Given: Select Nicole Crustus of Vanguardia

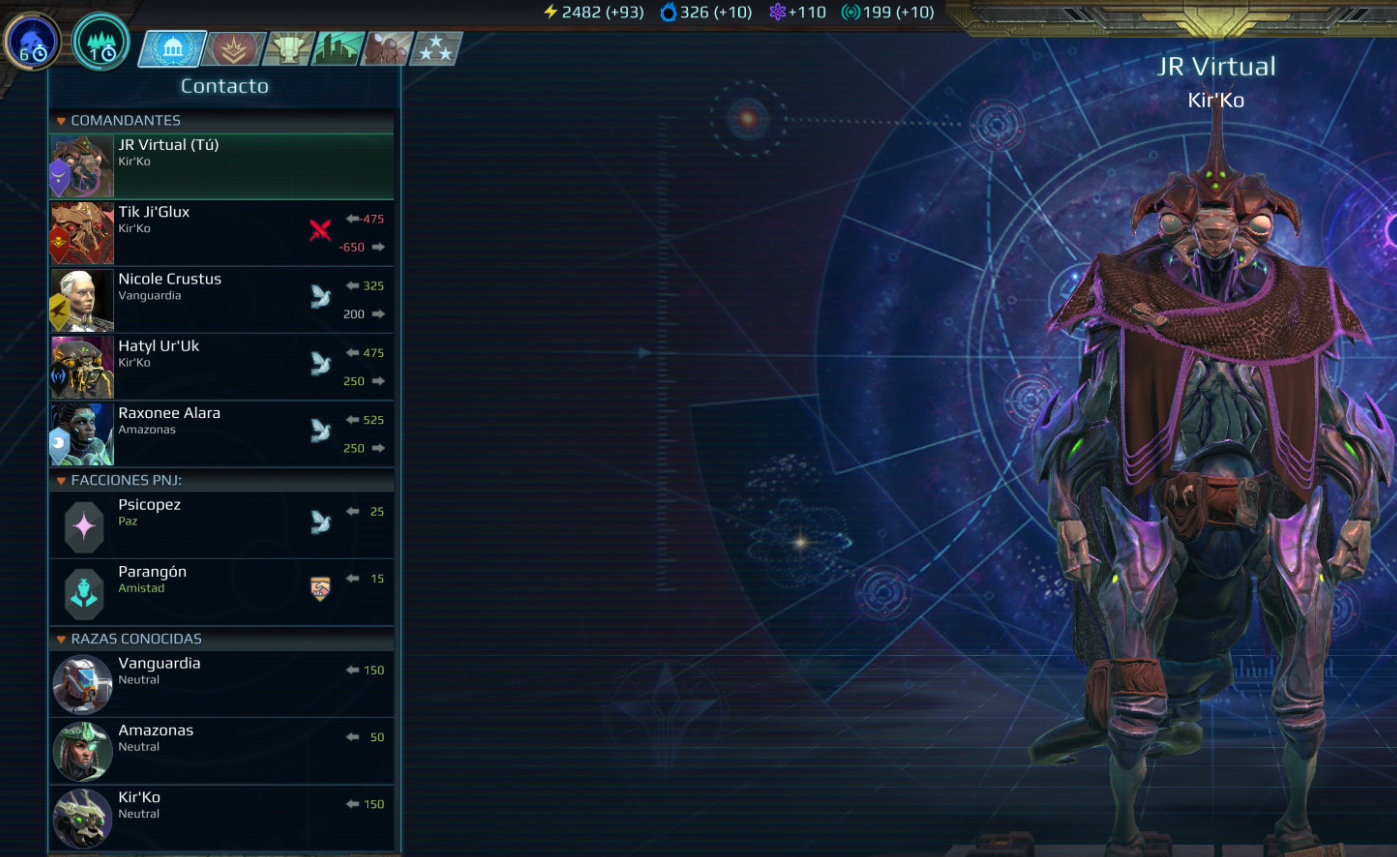Looking at the screenshot, I should (x=221, y=300).
